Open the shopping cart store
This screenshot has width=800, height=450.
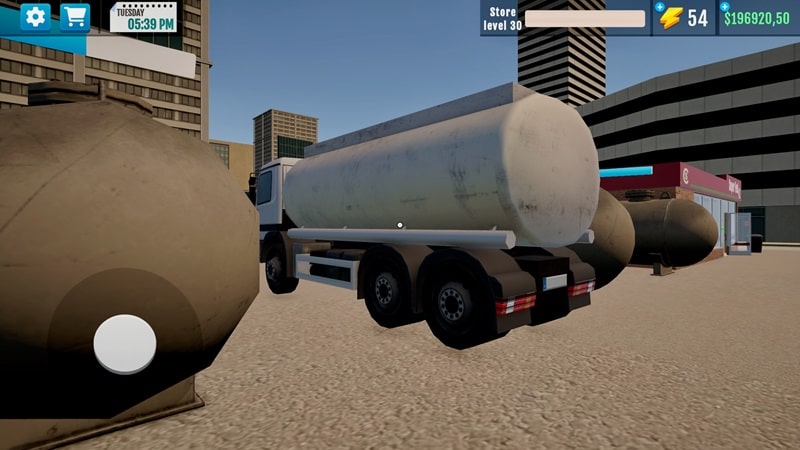[74, 16]
